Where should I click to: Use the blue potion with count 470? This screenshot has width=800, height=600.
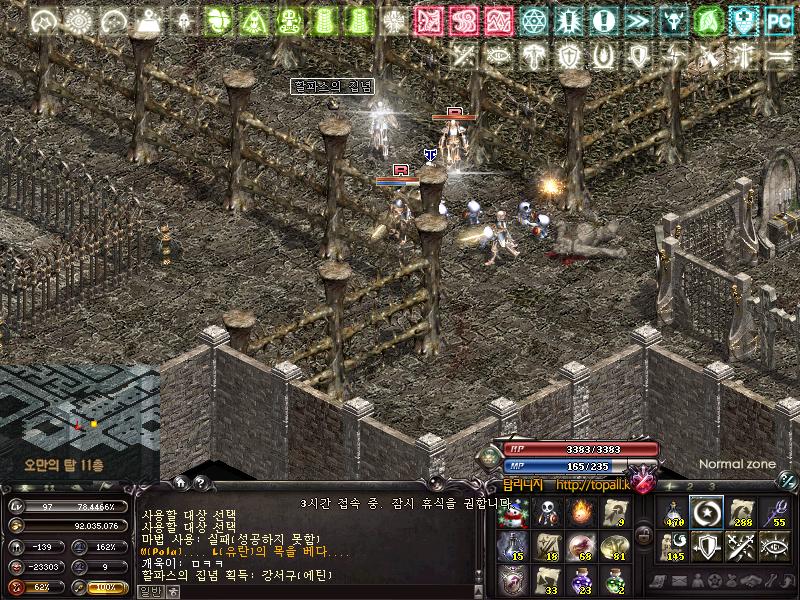pyautogui.click(x=672, y=514)
